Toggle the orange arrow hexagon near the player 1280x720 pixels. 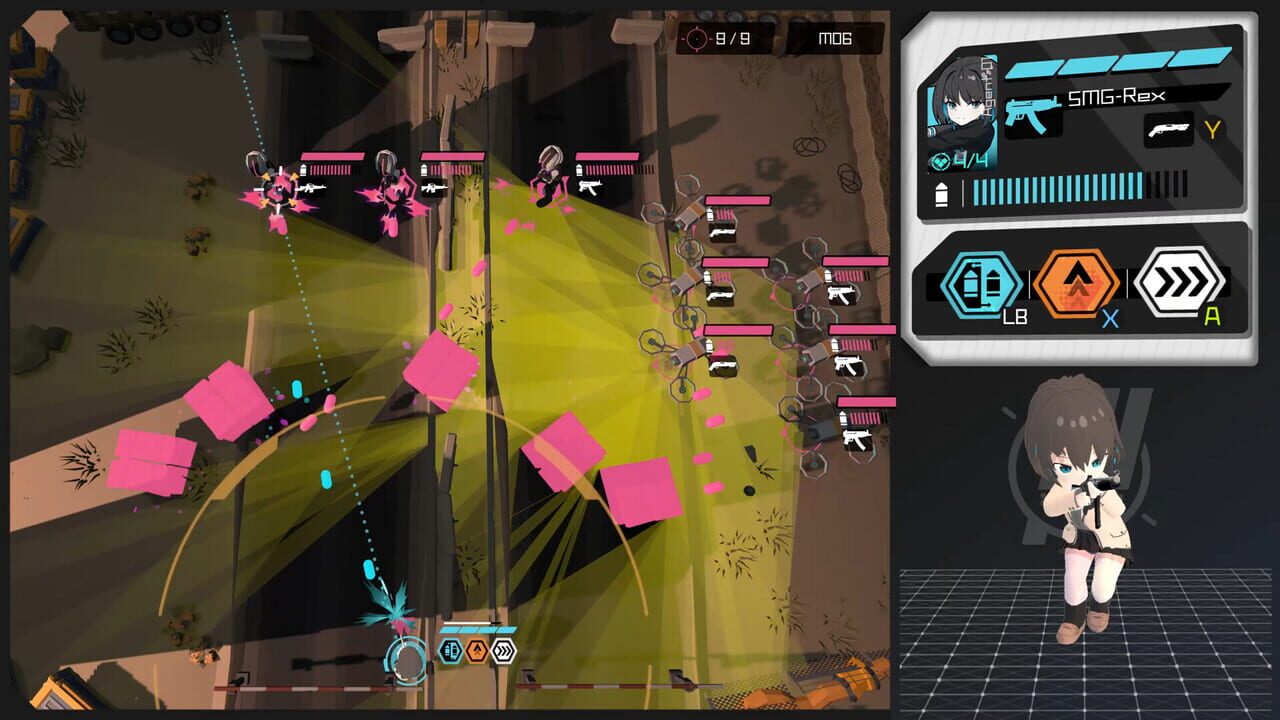[477, 650]
